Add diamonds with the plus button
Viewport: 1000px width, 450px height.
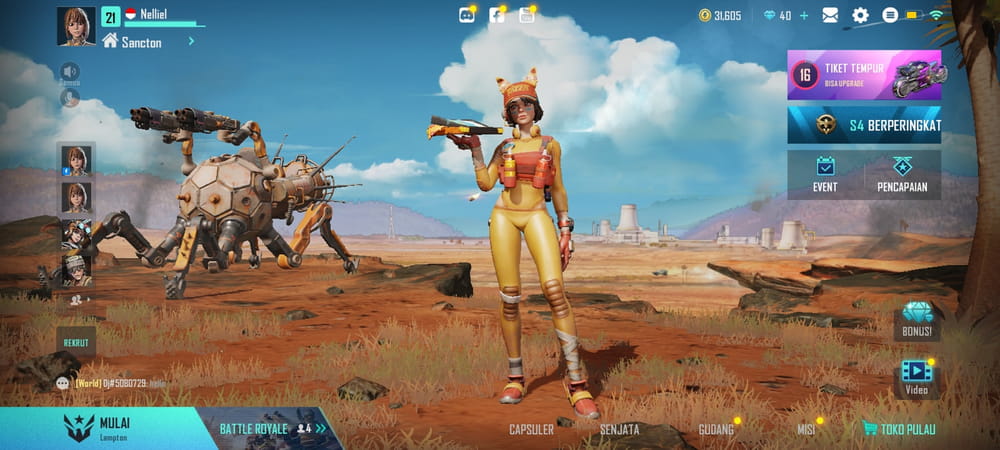tap(803, 15)
